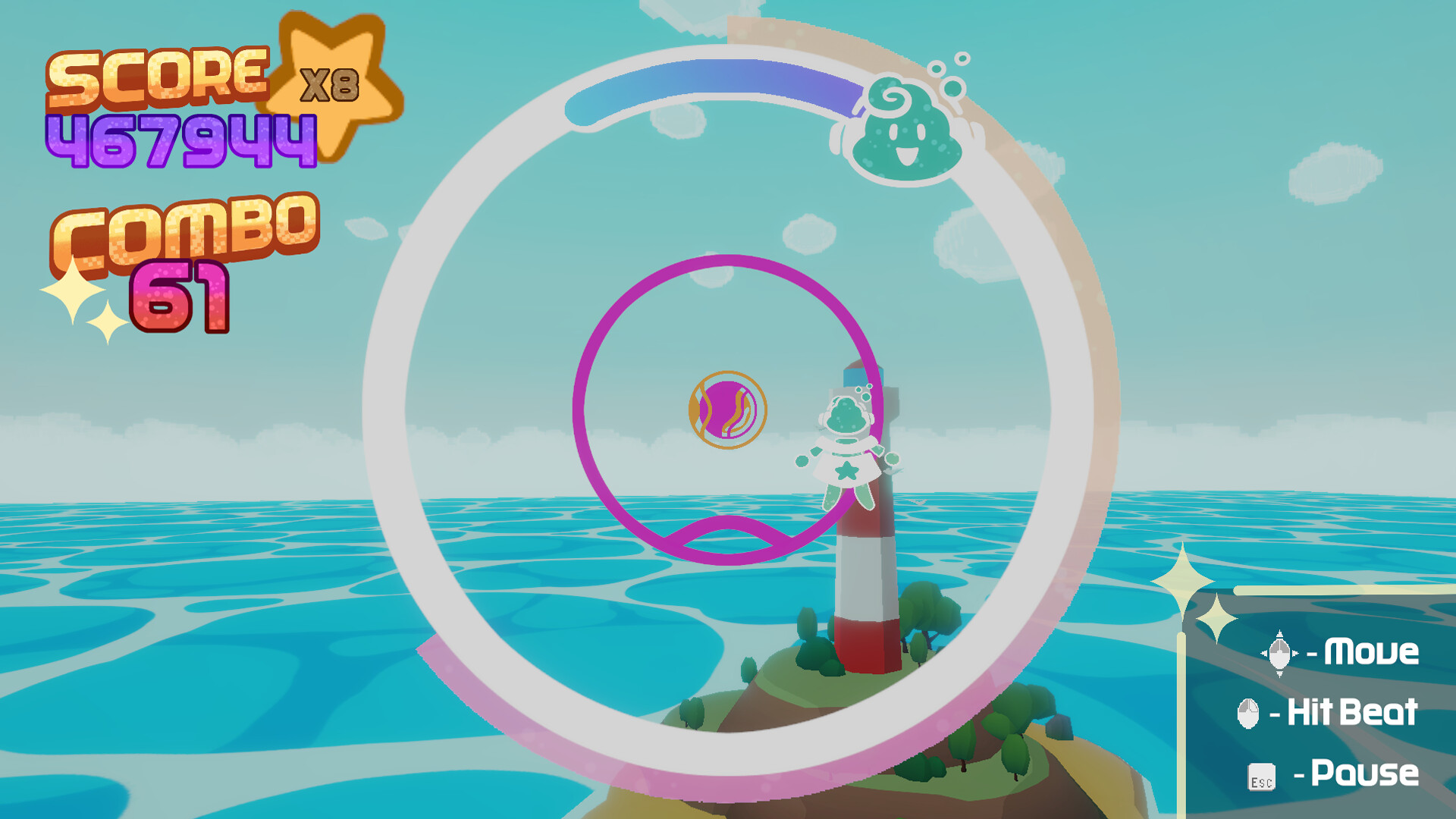Click the tennis ball beat note

coord(726,409)
